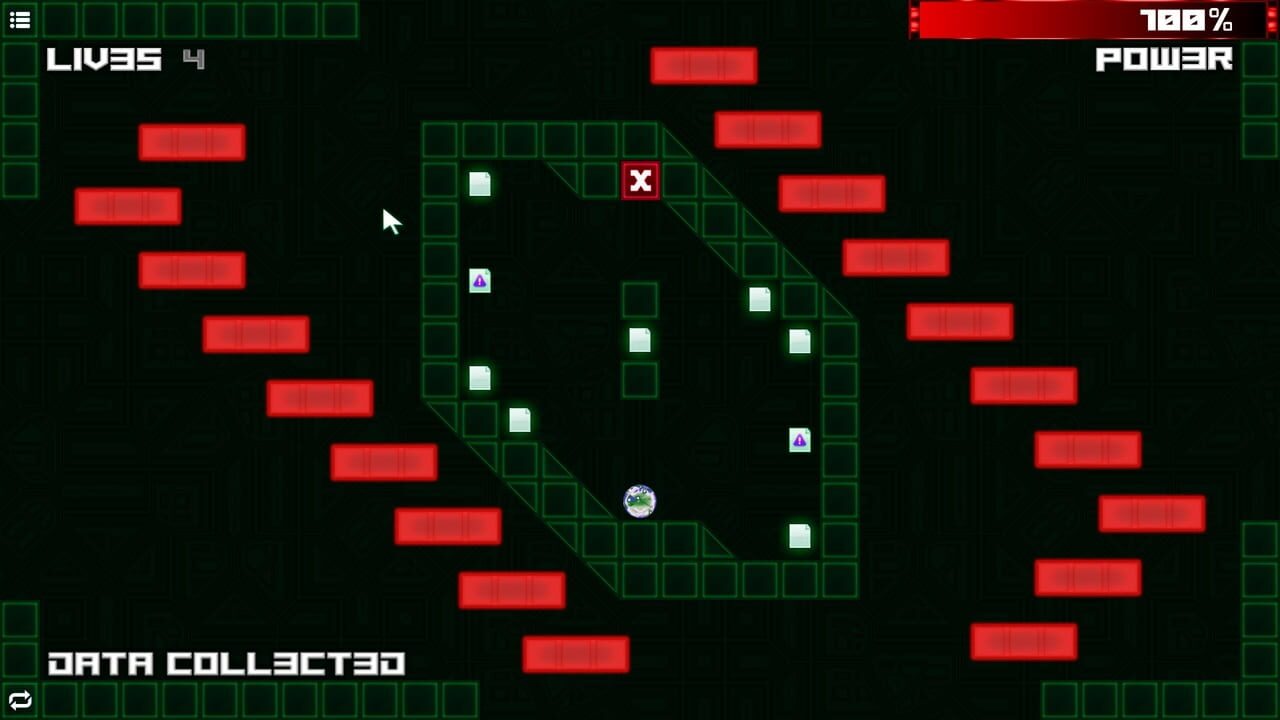Click the corrupted file with purple warning, left wall

[479, 282]
